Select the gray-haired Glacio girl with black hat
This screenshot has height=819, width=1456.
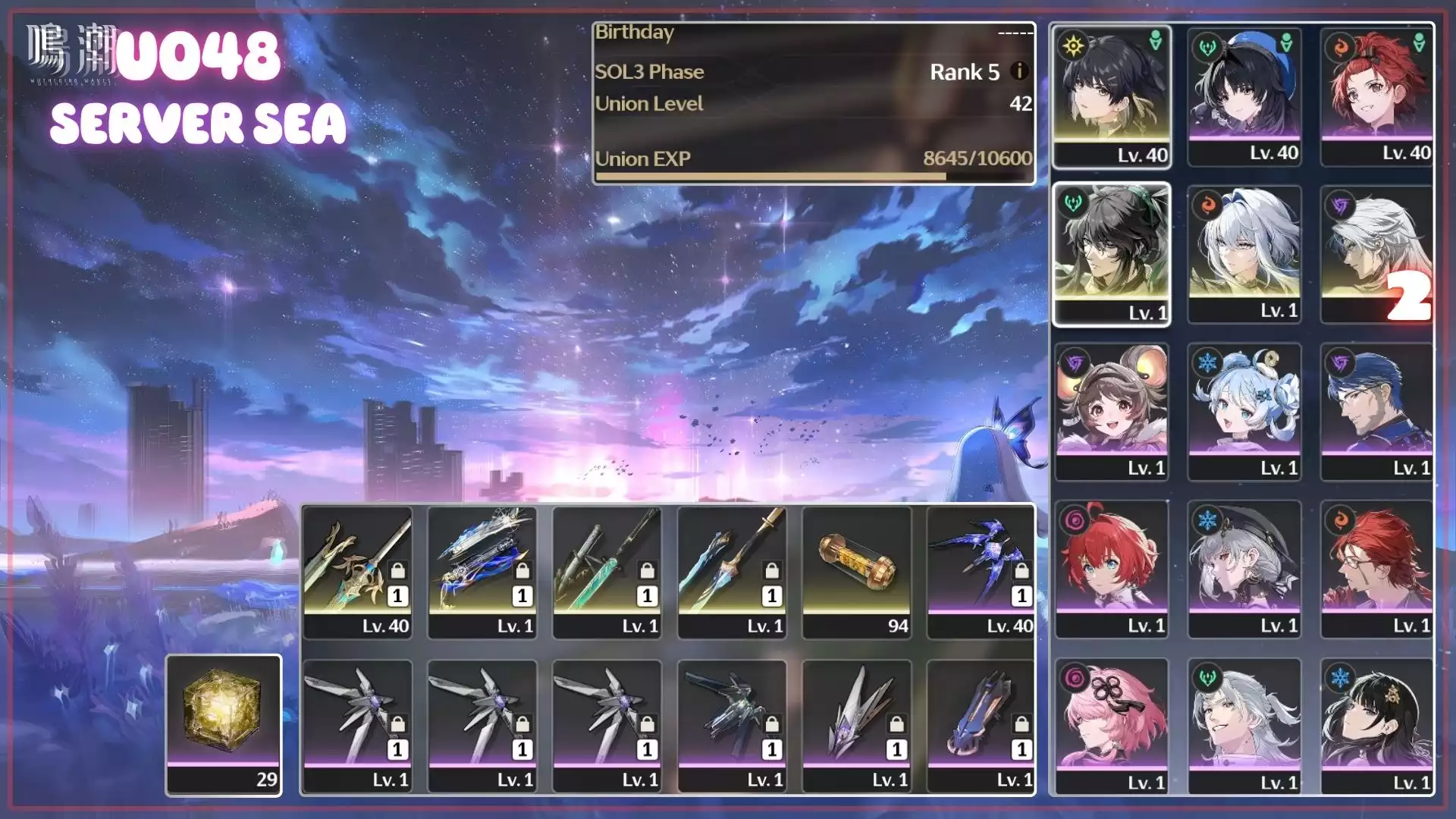[x=1244, y=568]
